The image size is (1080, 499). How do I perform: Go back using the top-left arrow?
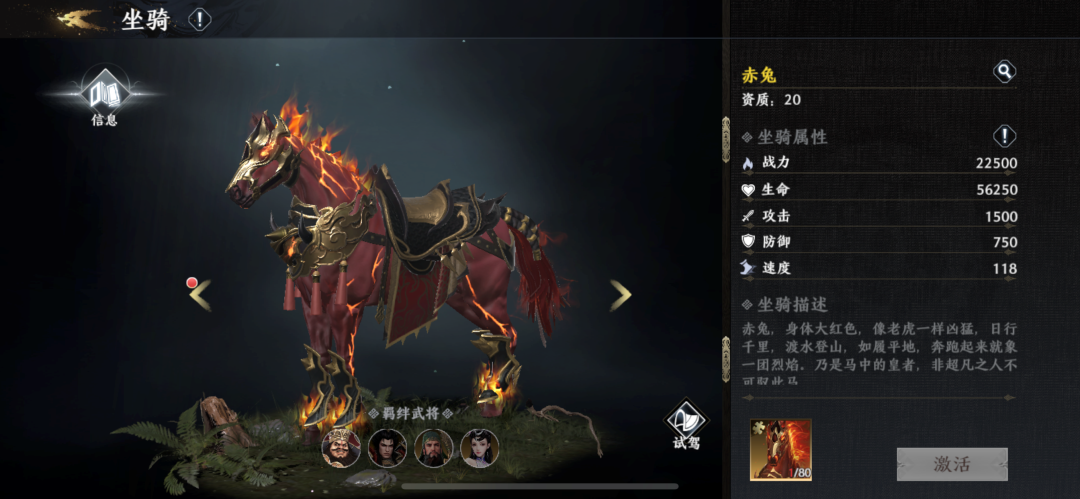click(x=82, y=19)
